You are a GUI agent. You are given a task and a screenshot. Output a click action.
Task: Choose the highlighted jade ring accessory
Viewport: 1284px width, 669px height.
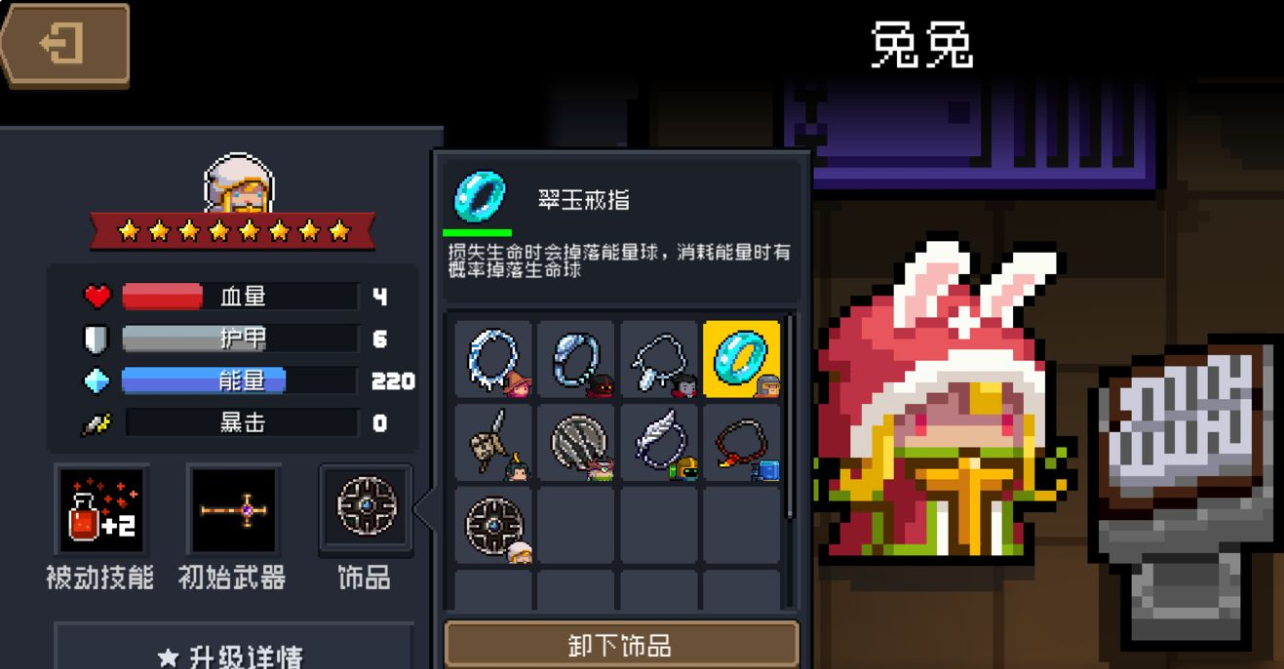tap(741, 359)
